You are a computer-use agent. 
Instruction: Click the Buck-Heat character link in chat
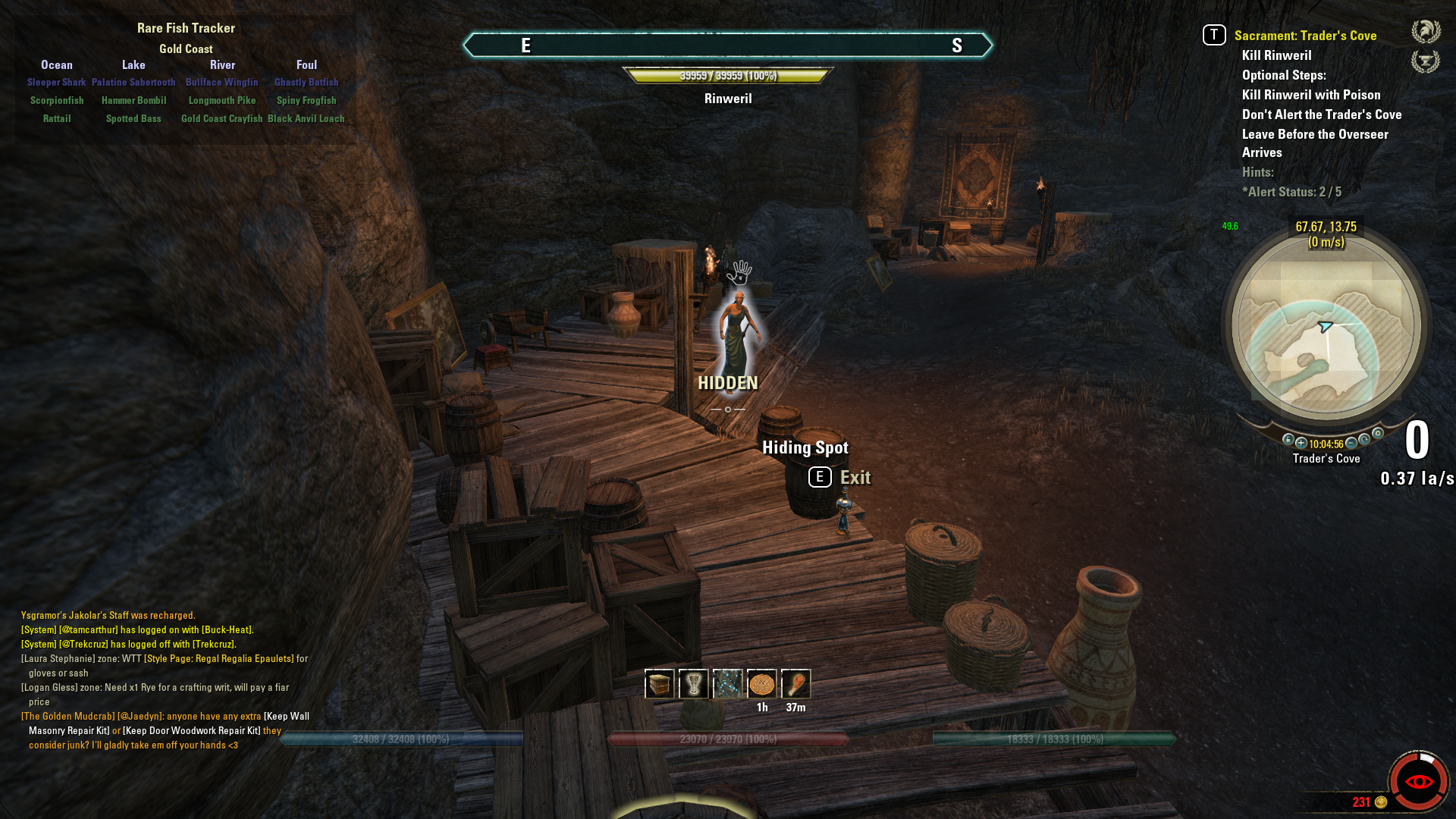227,629
